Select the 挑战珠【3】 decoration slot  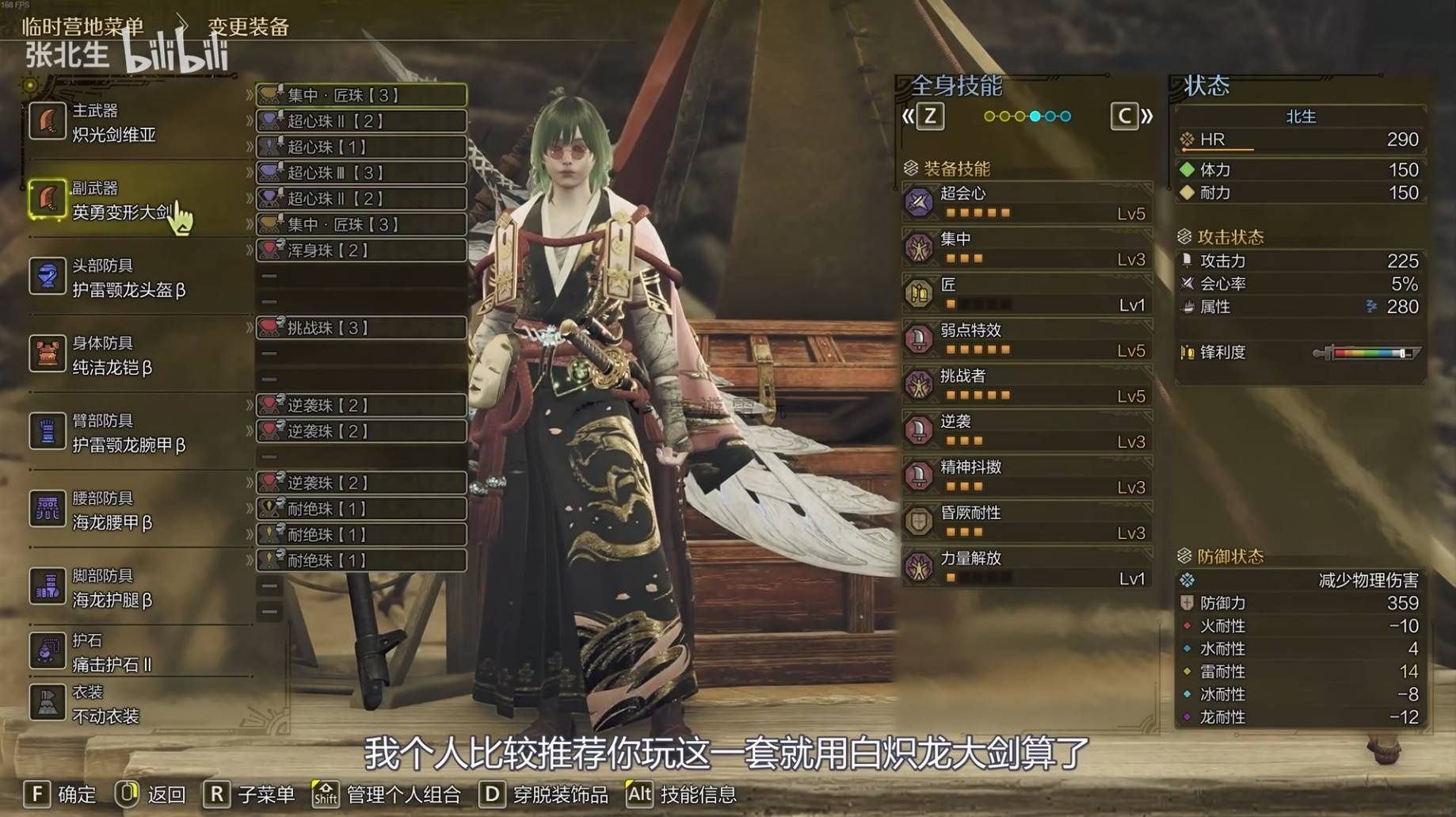pyautogui.click(x=361, y=328)
